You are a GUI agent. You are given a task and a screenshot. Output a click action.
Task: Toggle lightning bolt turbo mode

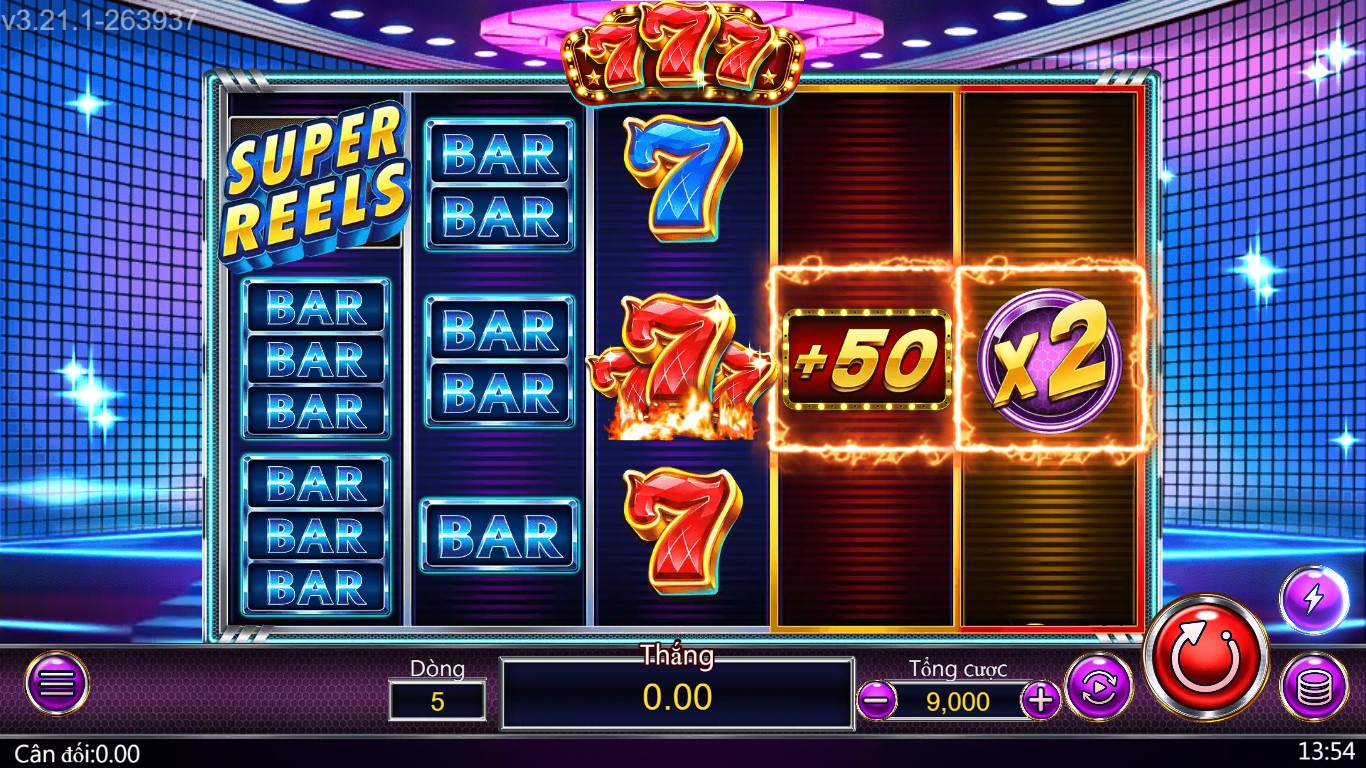1313,599
